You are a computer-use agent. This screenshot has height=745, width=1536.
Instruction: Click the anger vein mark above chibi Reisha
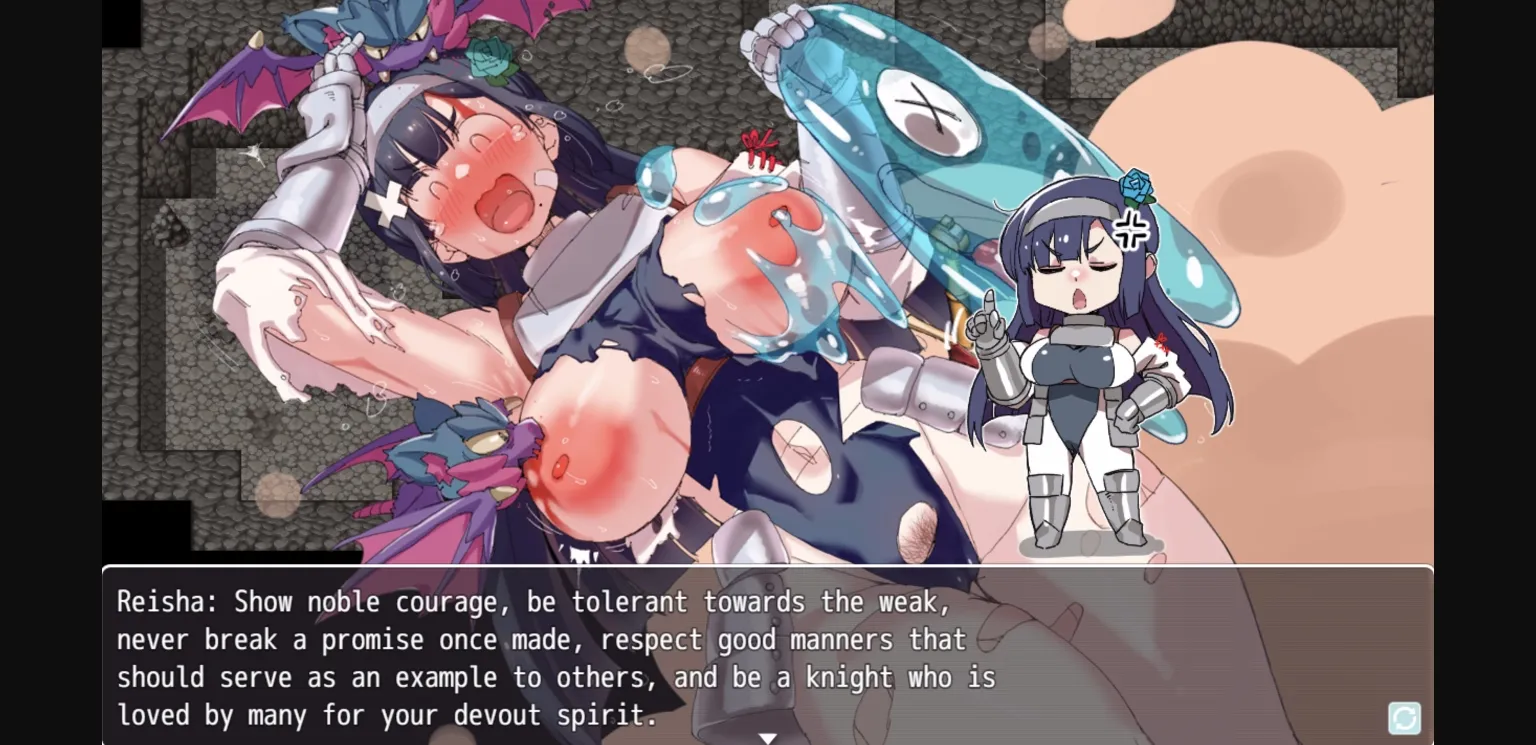pyautogui.click(x=1129, y=228)
